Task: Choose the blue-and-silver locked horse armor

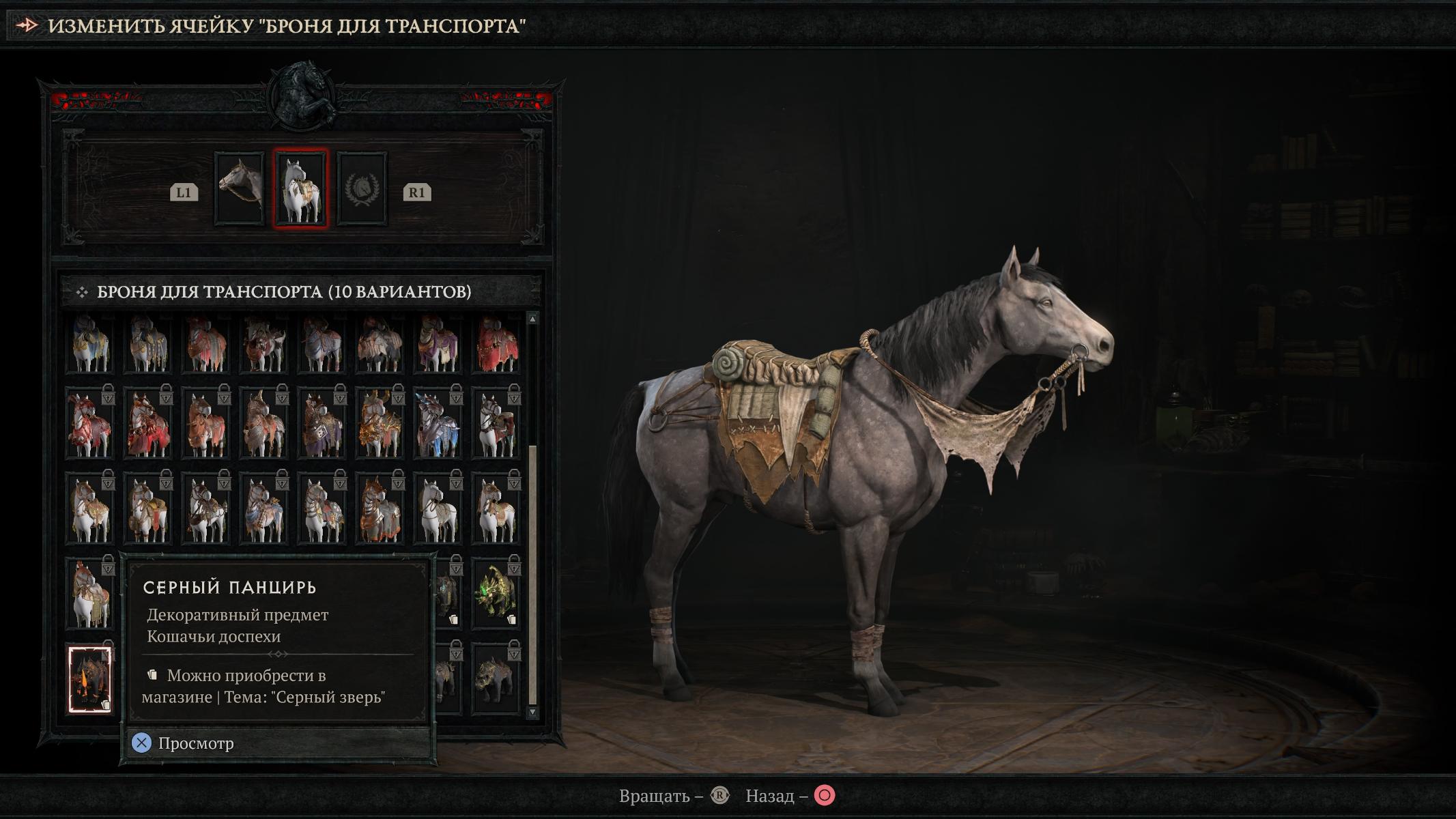Action: coord(438,423)
